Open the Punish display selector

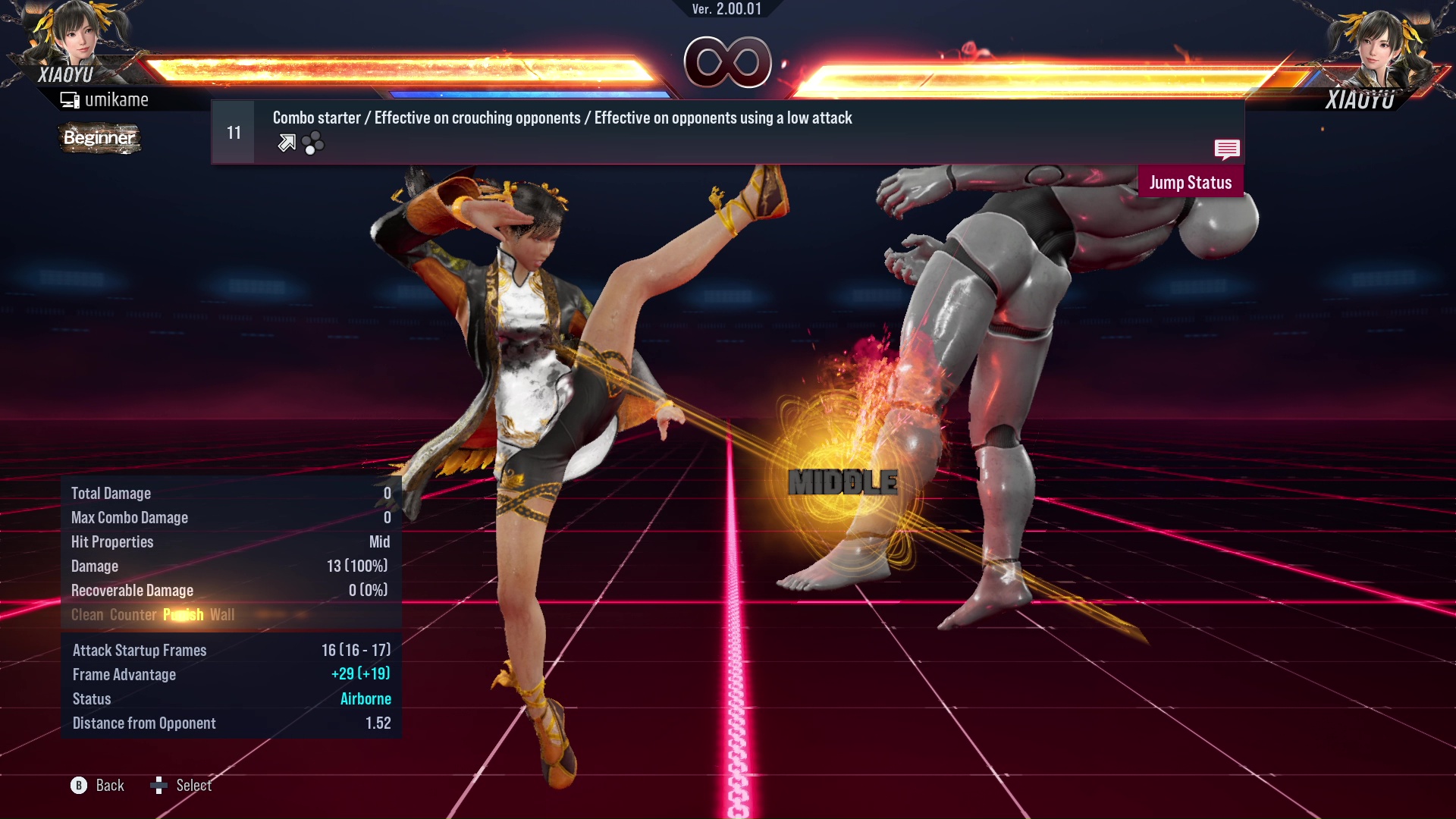tap(183, 615)
